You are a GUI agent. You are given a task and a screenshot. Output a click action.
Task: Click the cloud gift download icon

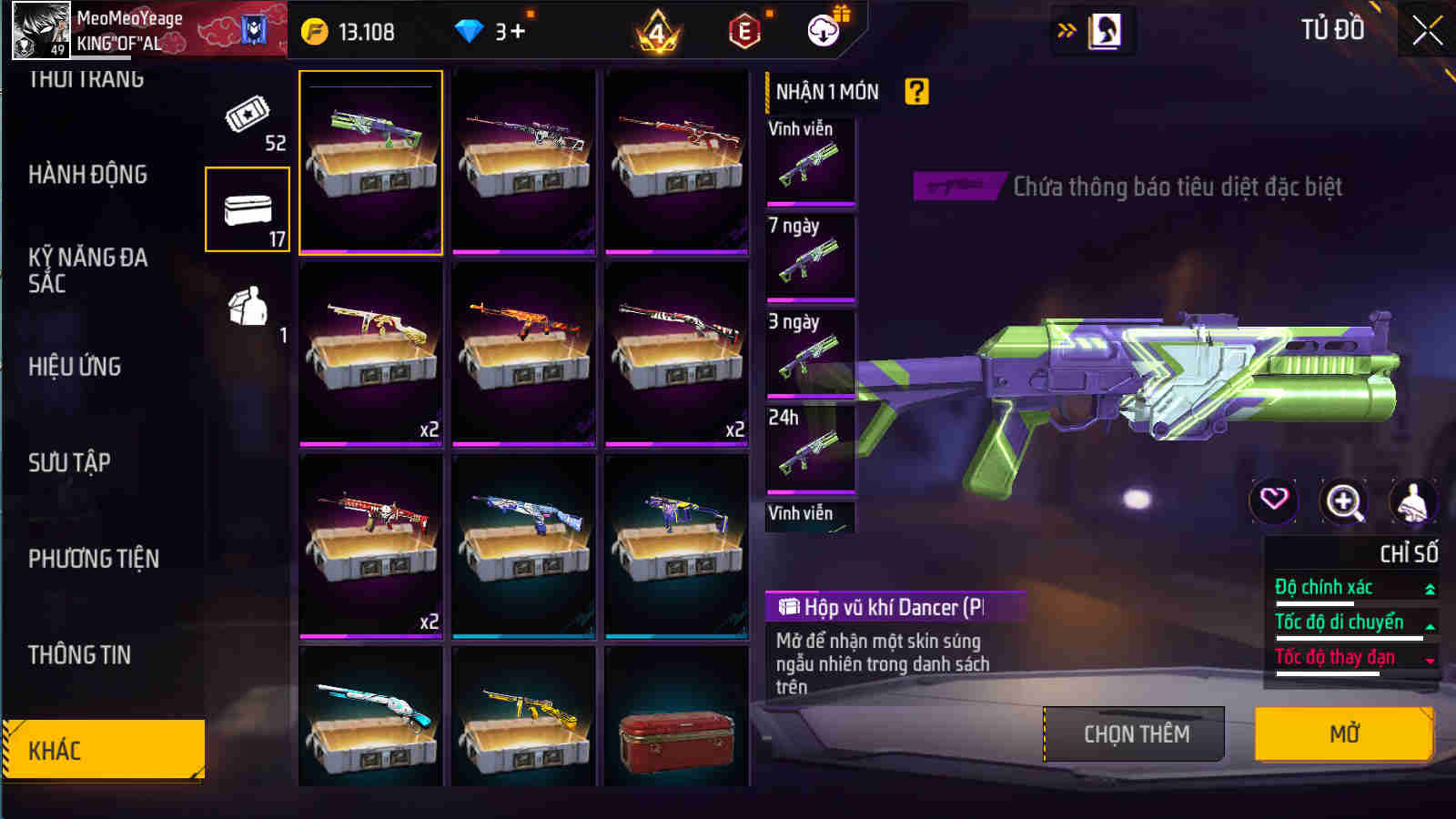click(822, 28)
